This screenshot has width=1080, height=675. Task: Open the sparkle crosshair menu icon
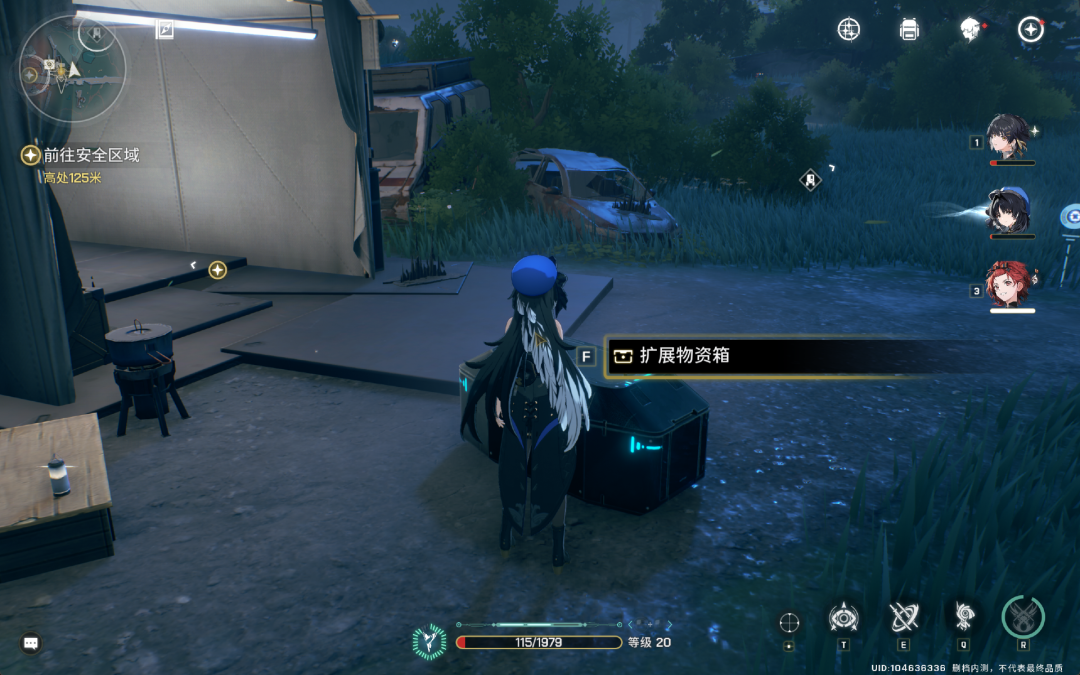coord(848,30)
